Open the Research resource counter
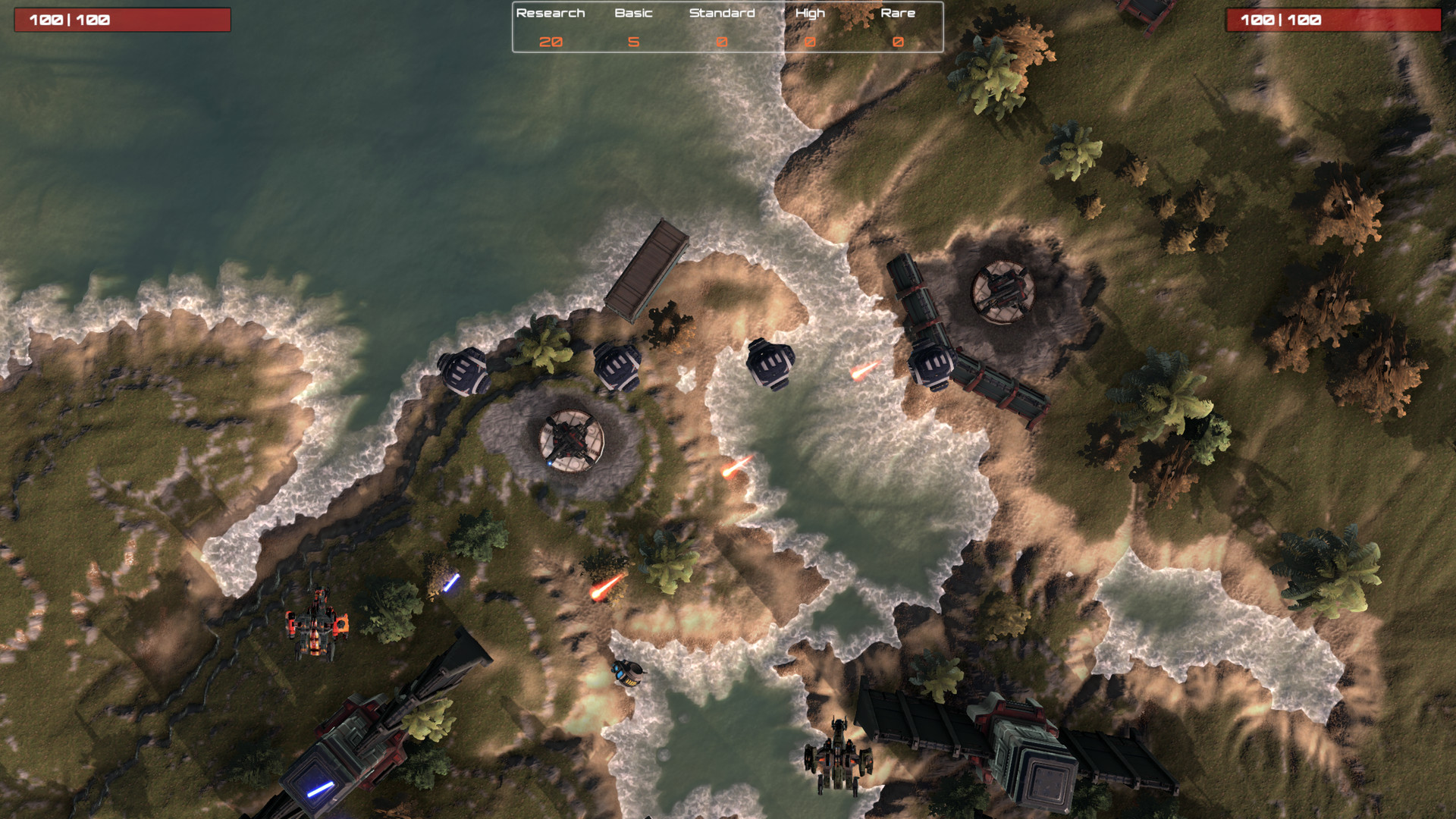The image size is (1456, 819). pos(552,42)
